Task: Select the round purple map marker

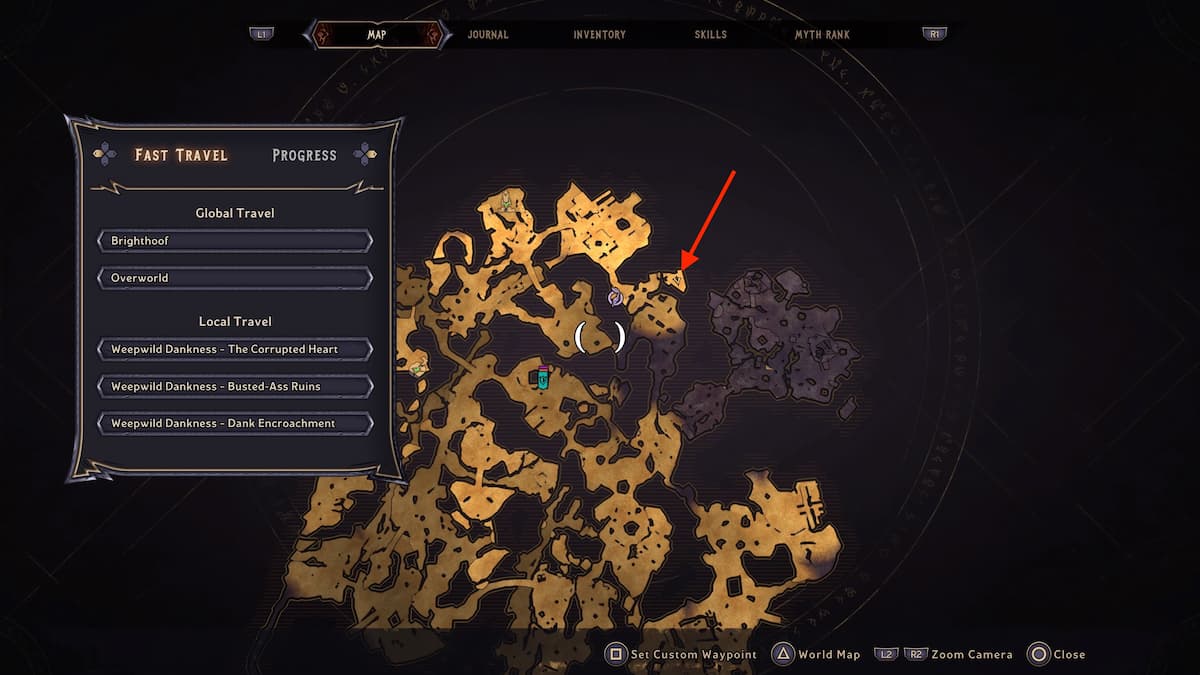Action: pyautogui.click(x=616, y=297)
